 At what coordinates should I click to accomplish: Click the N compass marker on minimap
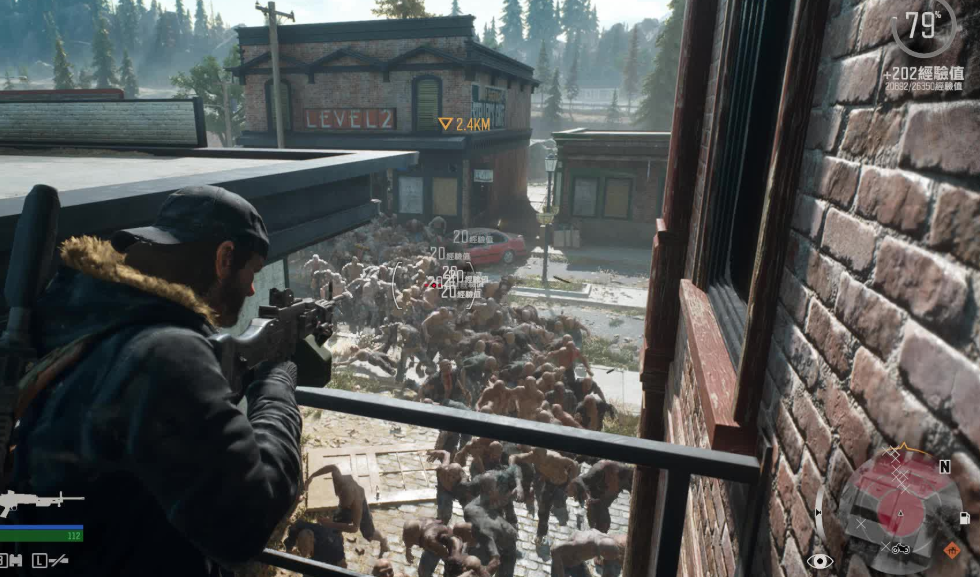944,466
